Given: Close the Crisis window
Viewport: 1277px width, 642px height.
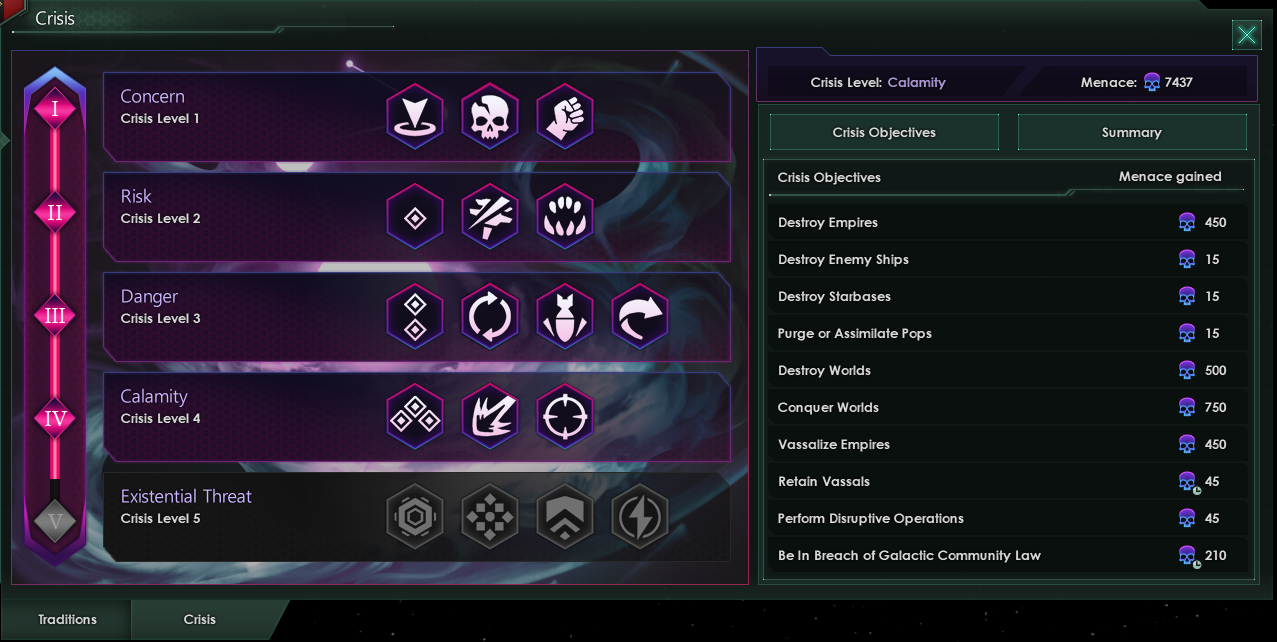Looking at the screenshot, I should pyautogui.click(x=1246, y=36).
